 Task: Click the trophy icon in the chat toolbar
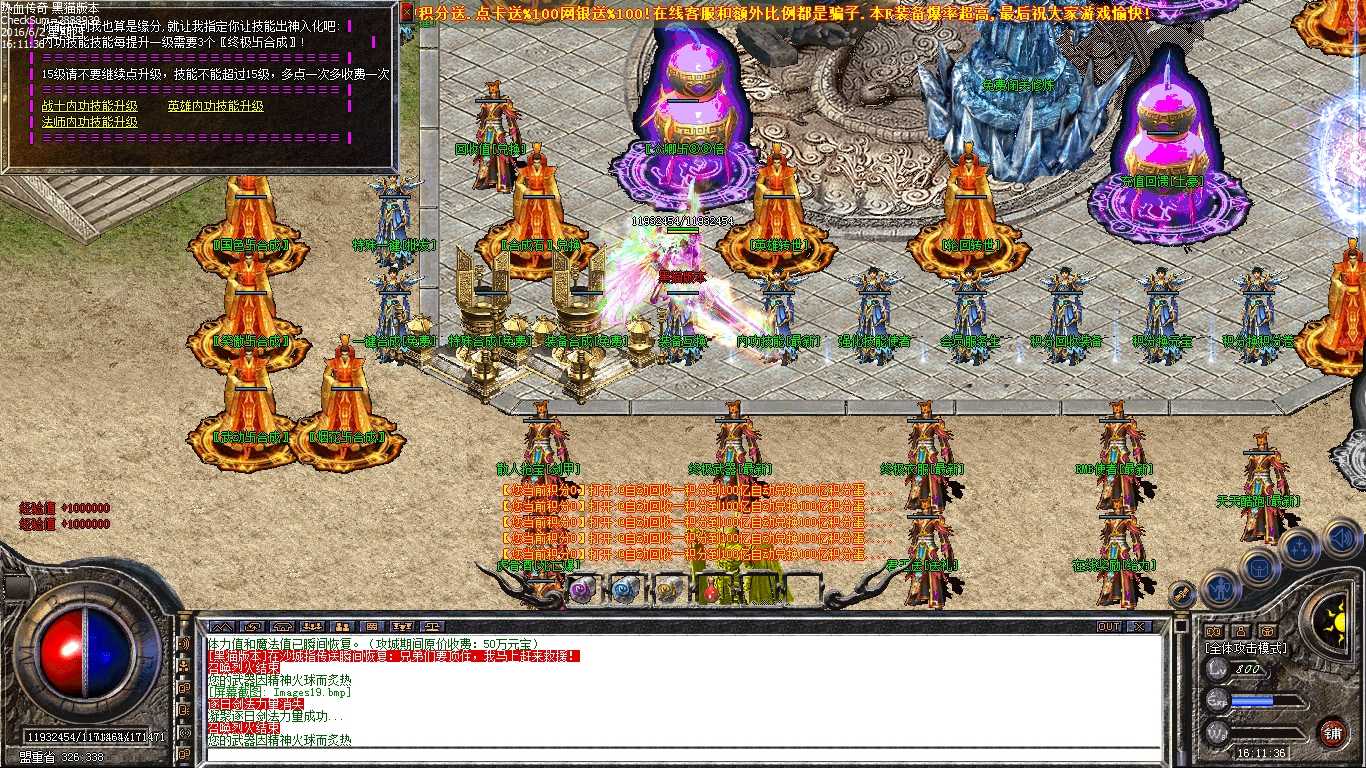(401, 627)
